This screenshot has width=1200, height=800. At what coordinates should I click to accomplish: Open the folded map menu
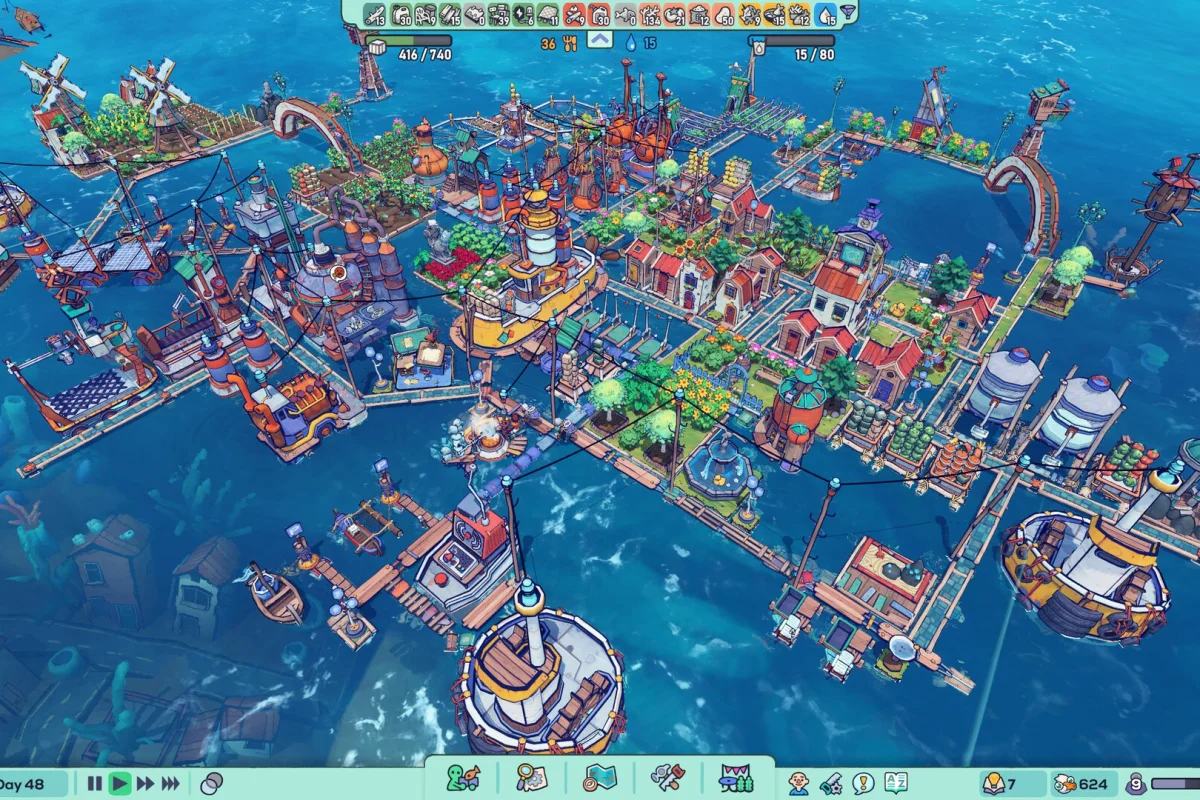600,778
